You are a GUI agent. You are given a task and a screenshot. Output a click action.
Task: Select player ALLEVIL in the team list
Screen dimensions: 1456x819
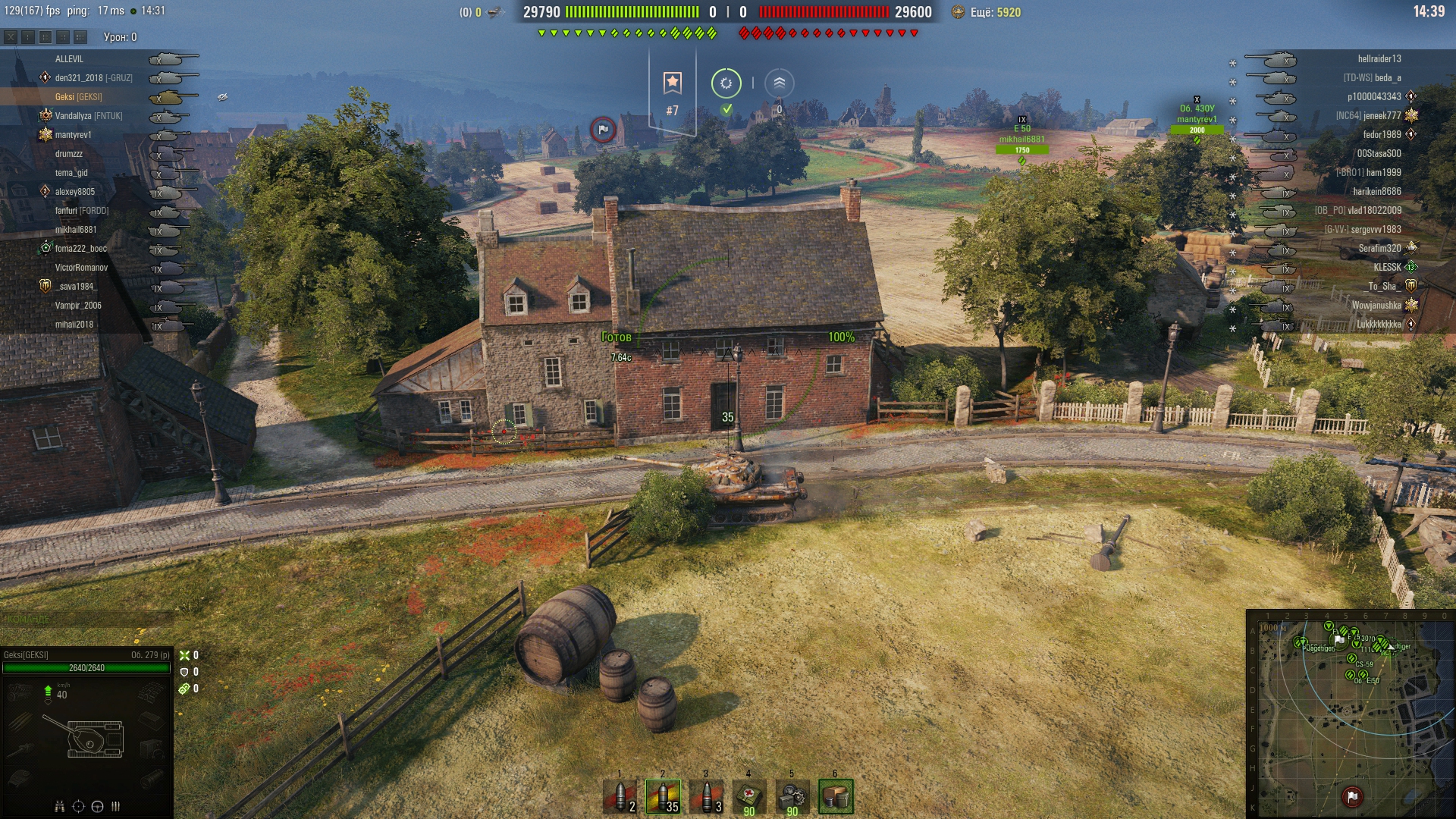[69, 58]
